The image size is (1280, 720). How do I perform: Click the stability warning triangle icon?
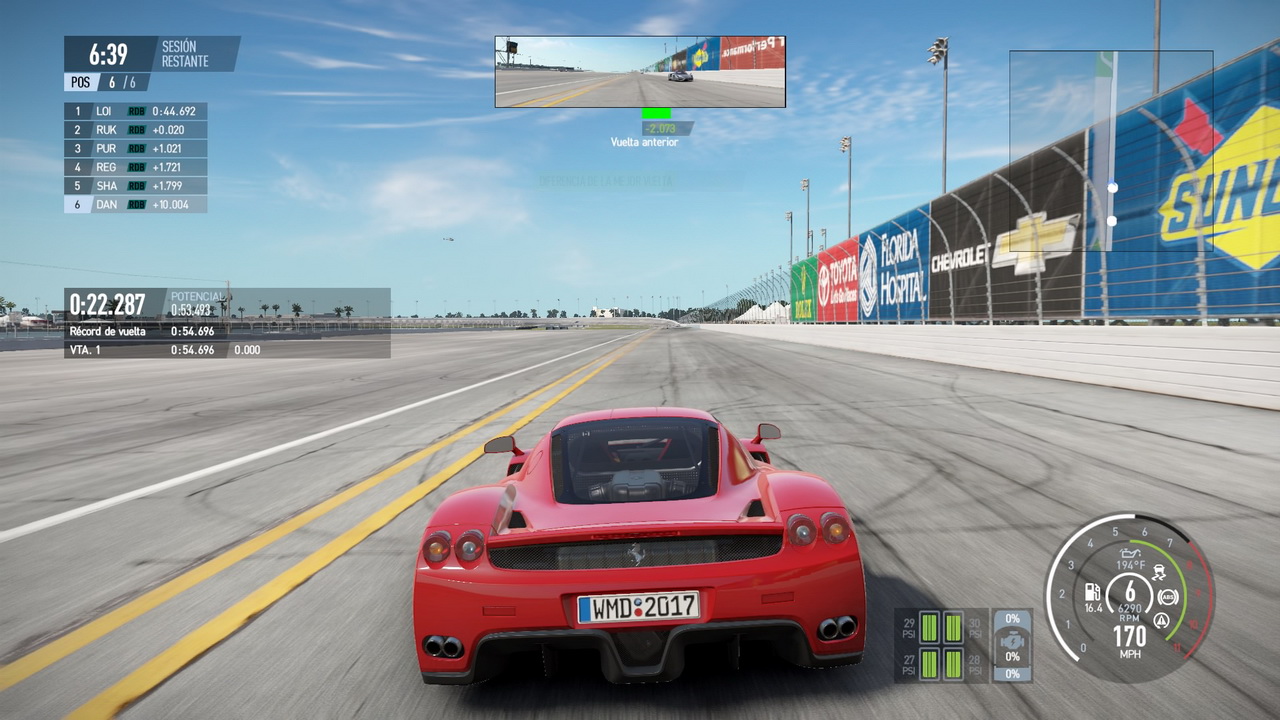pos(1161,620)
